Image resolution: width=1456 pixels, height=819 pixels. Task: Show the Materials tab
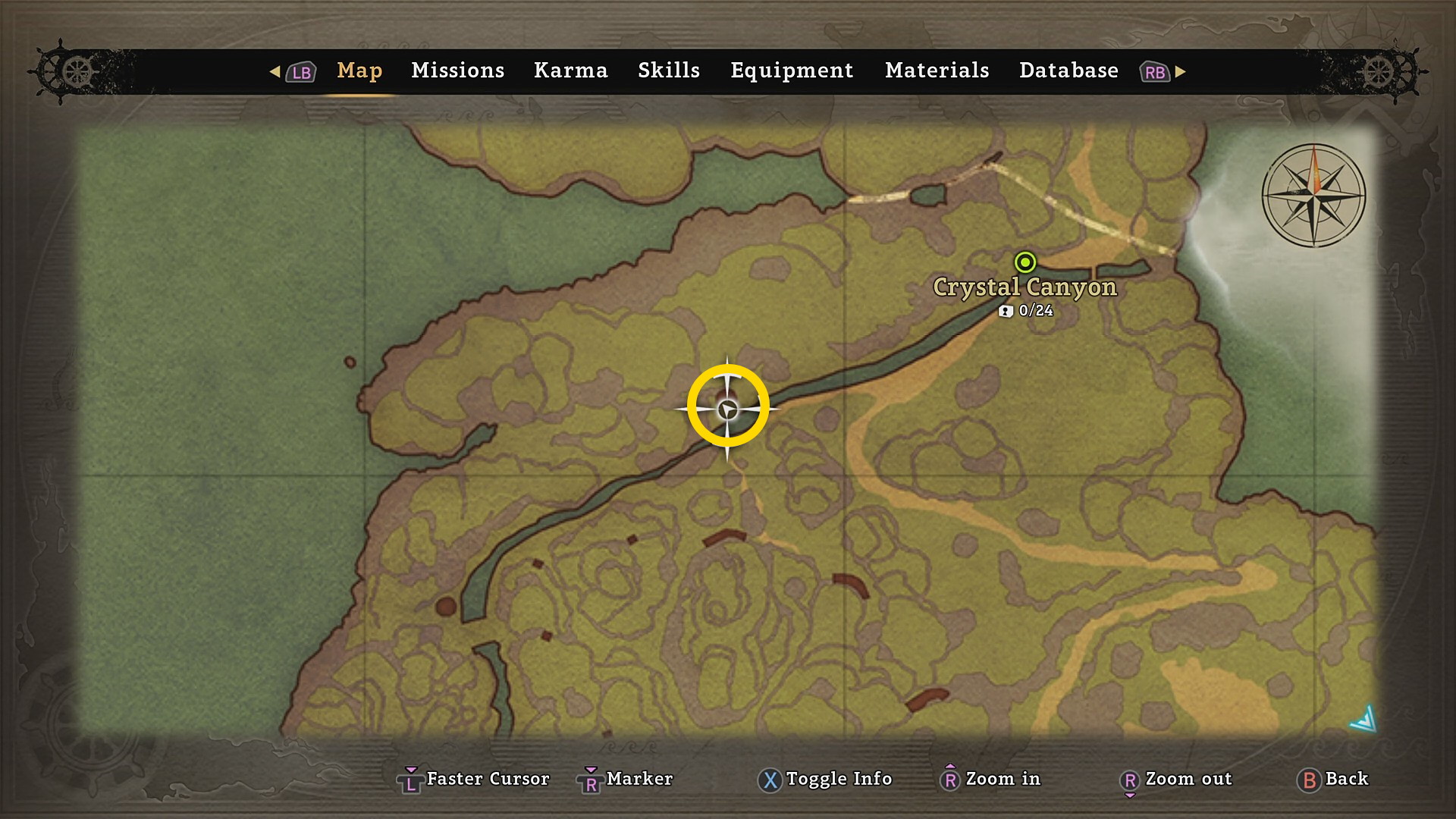click(x=937, y=71)
